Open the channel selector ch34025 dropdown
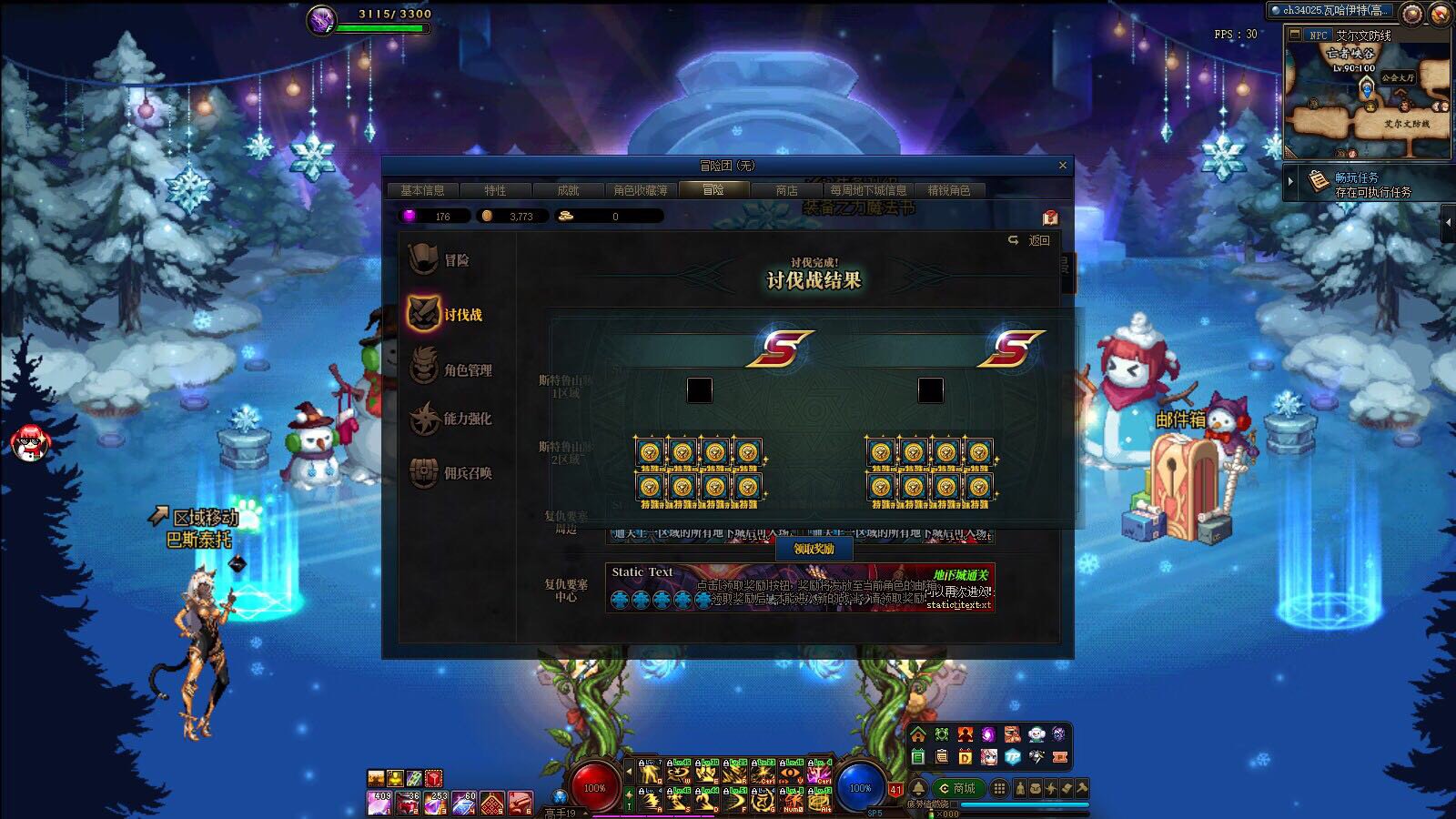Viewport: 1456px width, 819px height. [1330, 11]
